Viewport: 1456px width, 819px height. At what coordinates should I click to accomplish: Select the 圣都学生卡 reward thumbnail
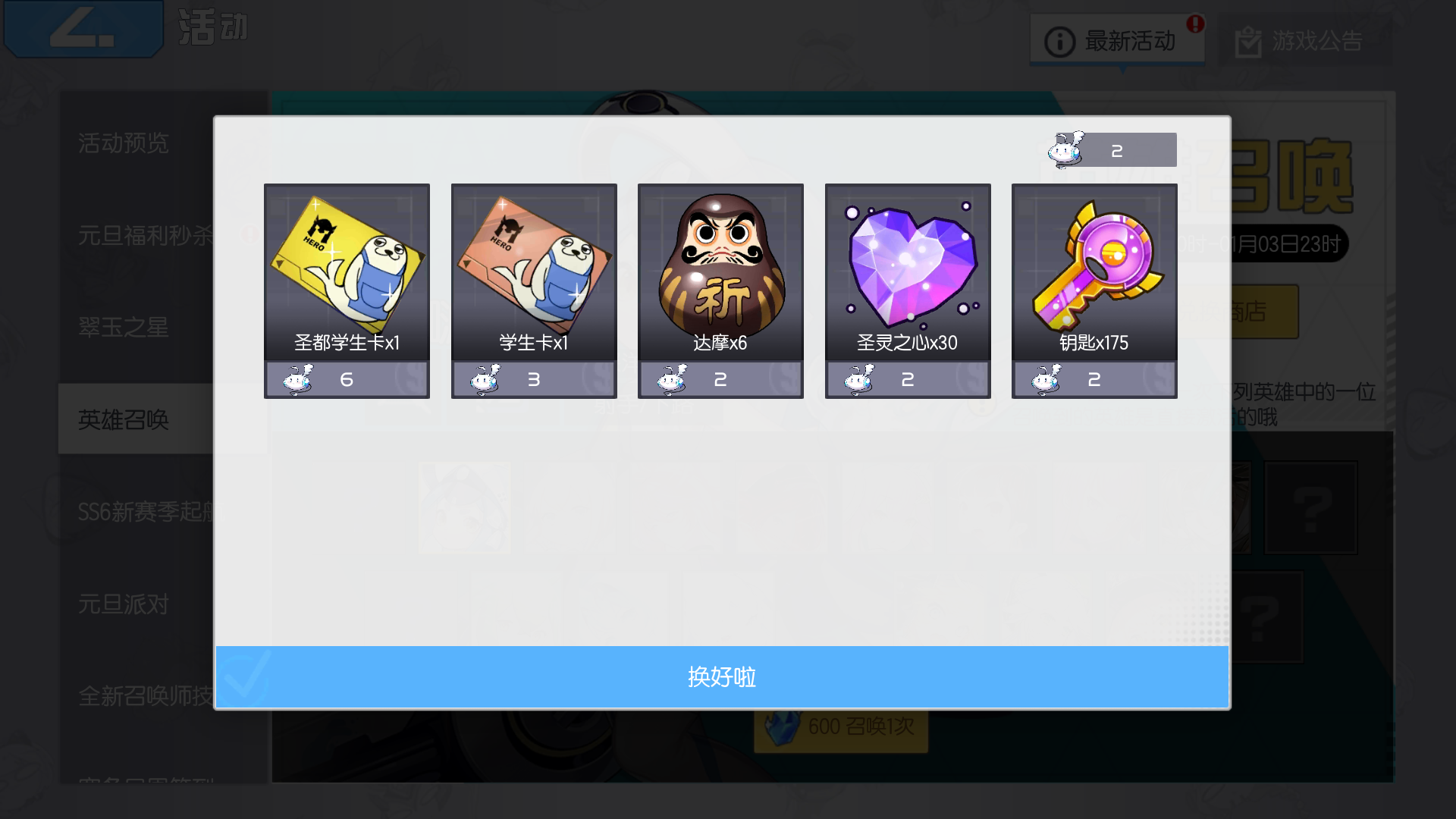pyautogui.click(x=346, y=265)
